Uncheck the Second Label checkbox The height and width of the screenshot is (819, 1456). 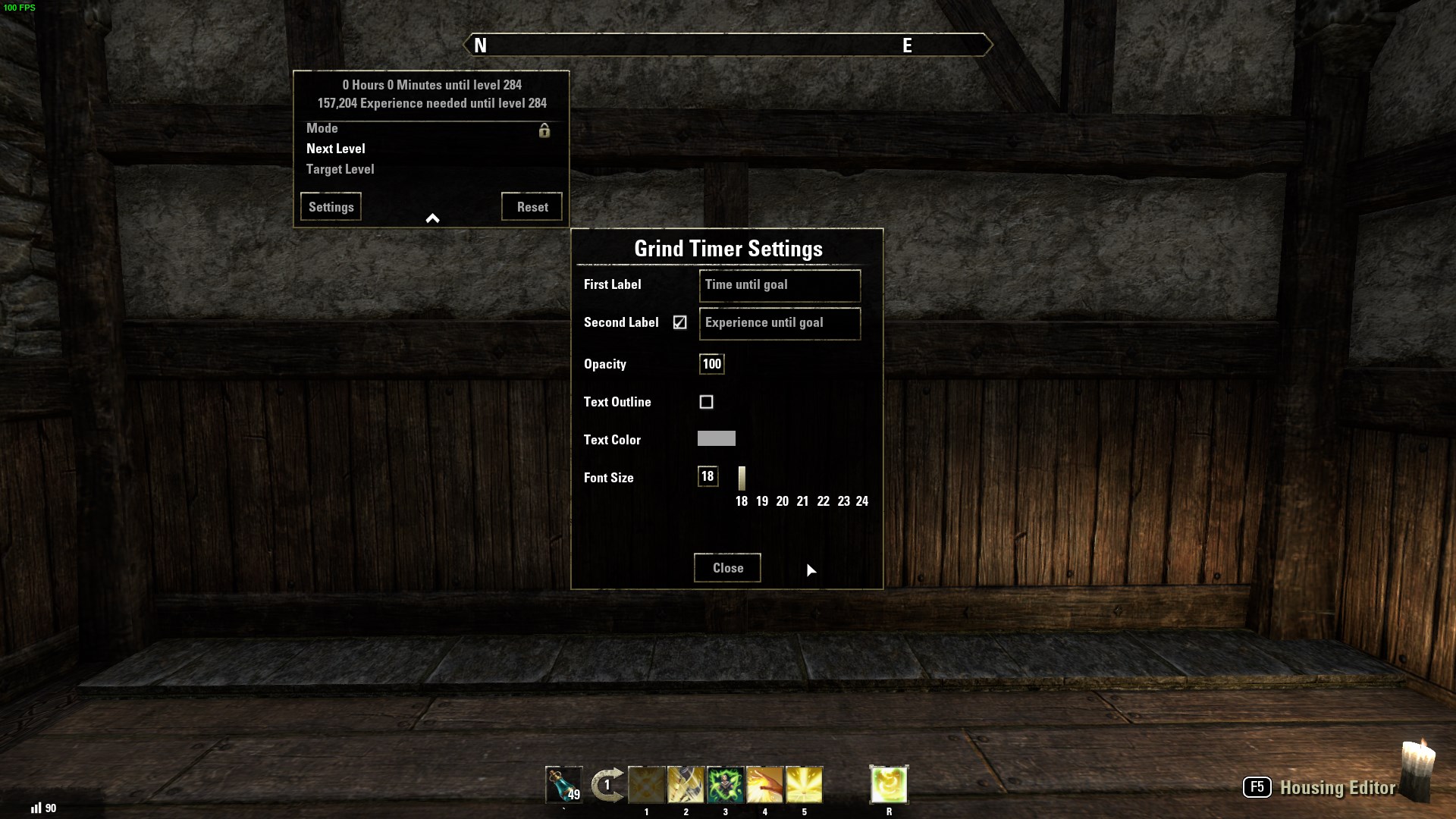[x=679, y=322]
